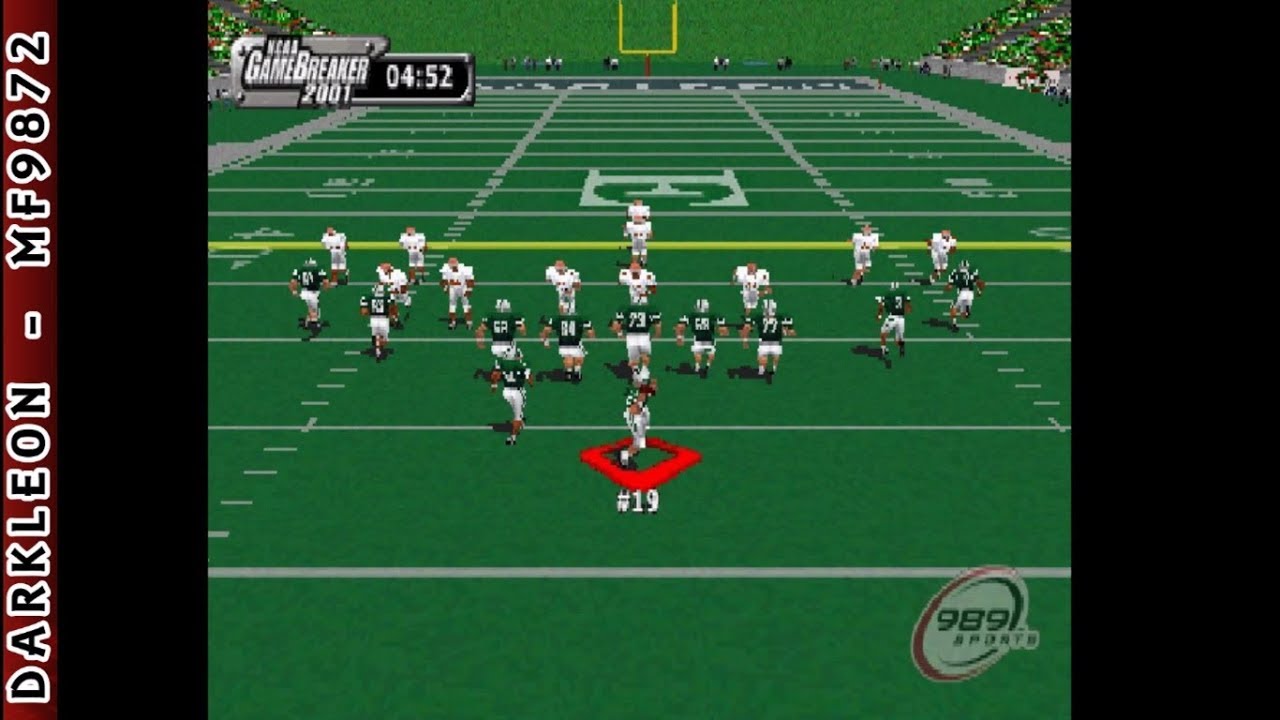The image size is (1280, 720).
Task: Click the game clock showing 04:52
Action: (x=420, y=72)
